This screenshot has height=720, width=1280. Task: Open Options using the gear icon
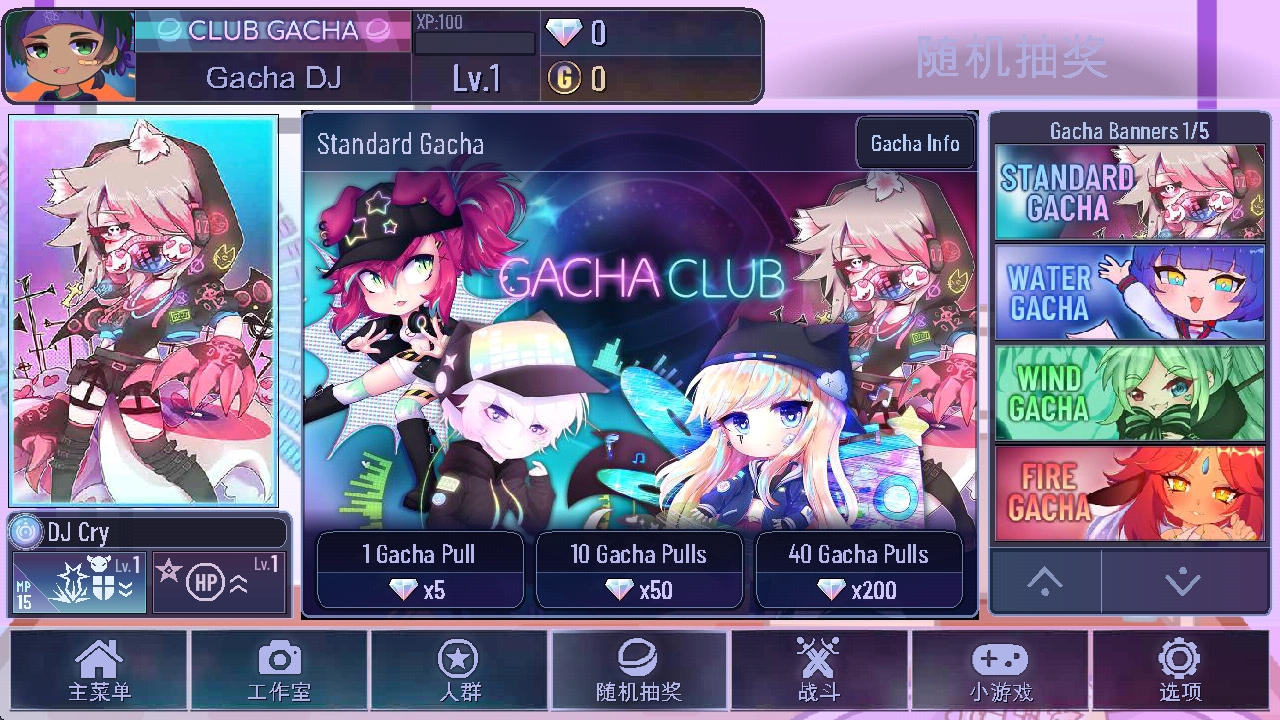1180,668
